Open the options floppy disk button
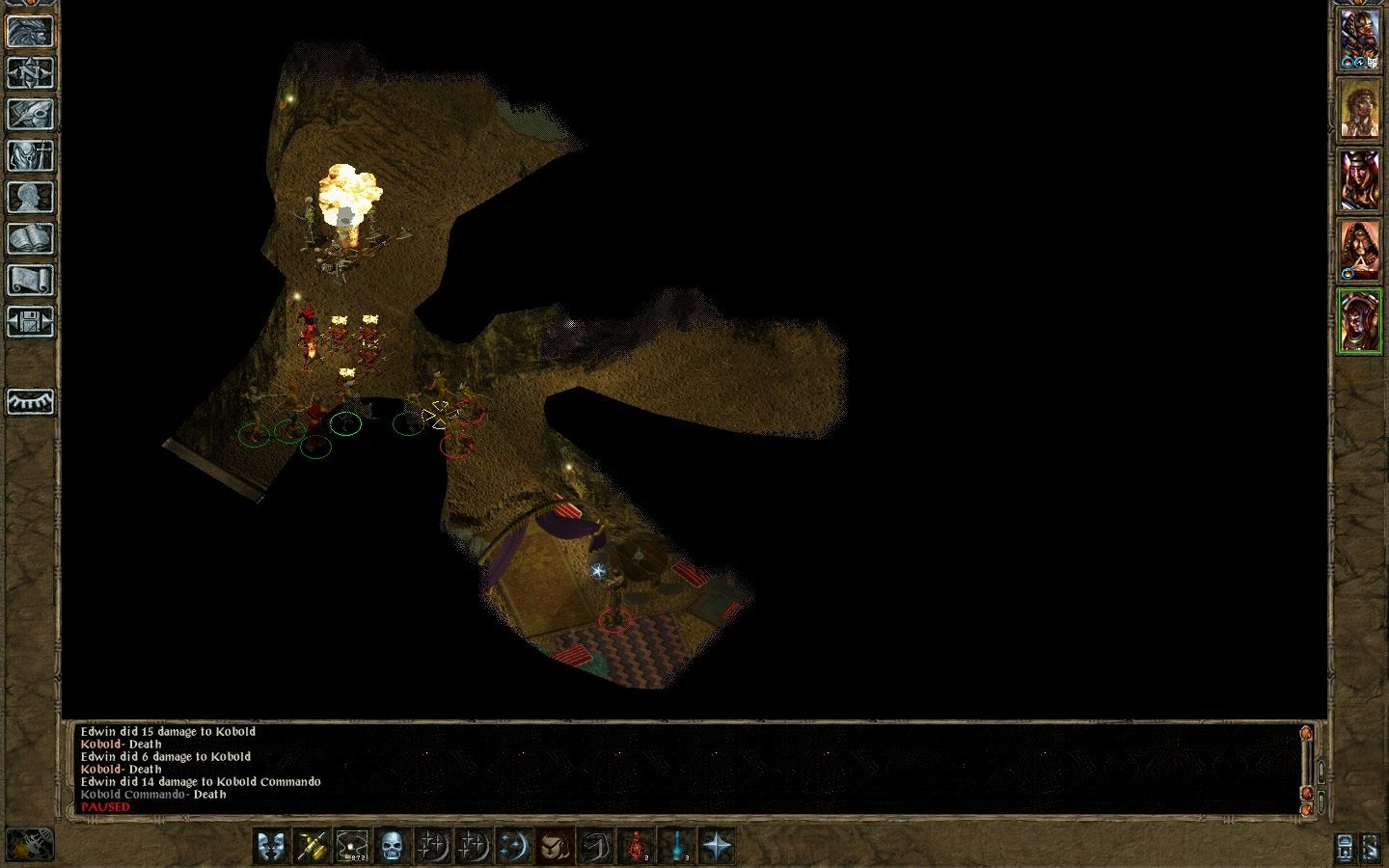The image size is (1389, 868). pyautogui.click(x=30, y=321)
